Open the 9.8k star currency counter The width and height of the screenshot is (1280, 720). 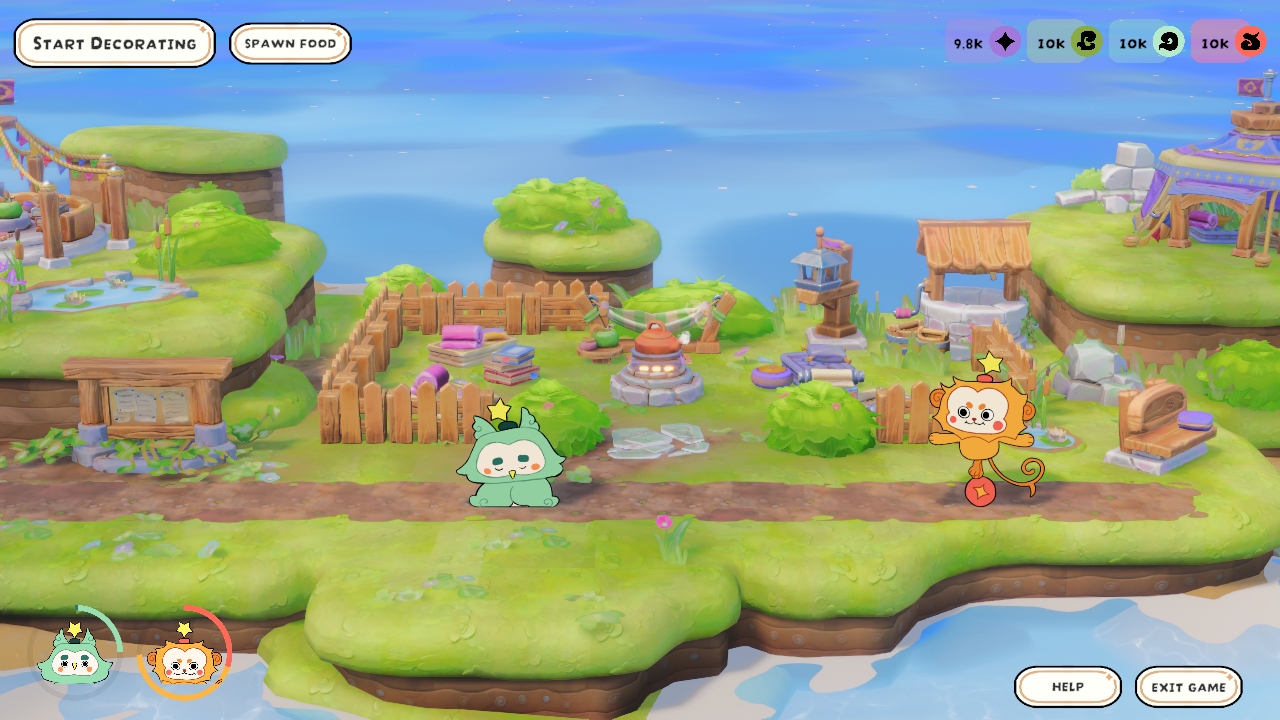(x=983, y=42)
